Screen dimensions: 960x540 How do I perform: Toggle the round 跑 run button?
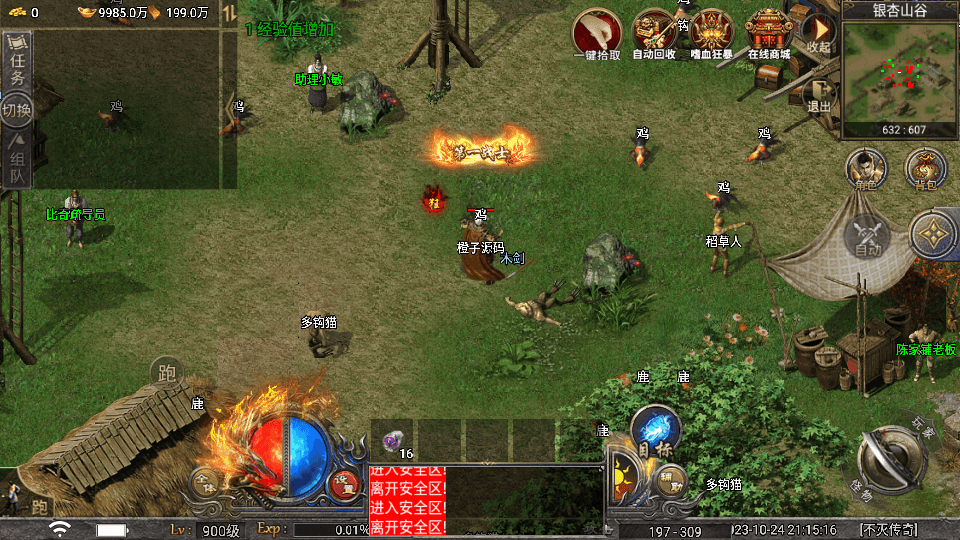point(167,374)
